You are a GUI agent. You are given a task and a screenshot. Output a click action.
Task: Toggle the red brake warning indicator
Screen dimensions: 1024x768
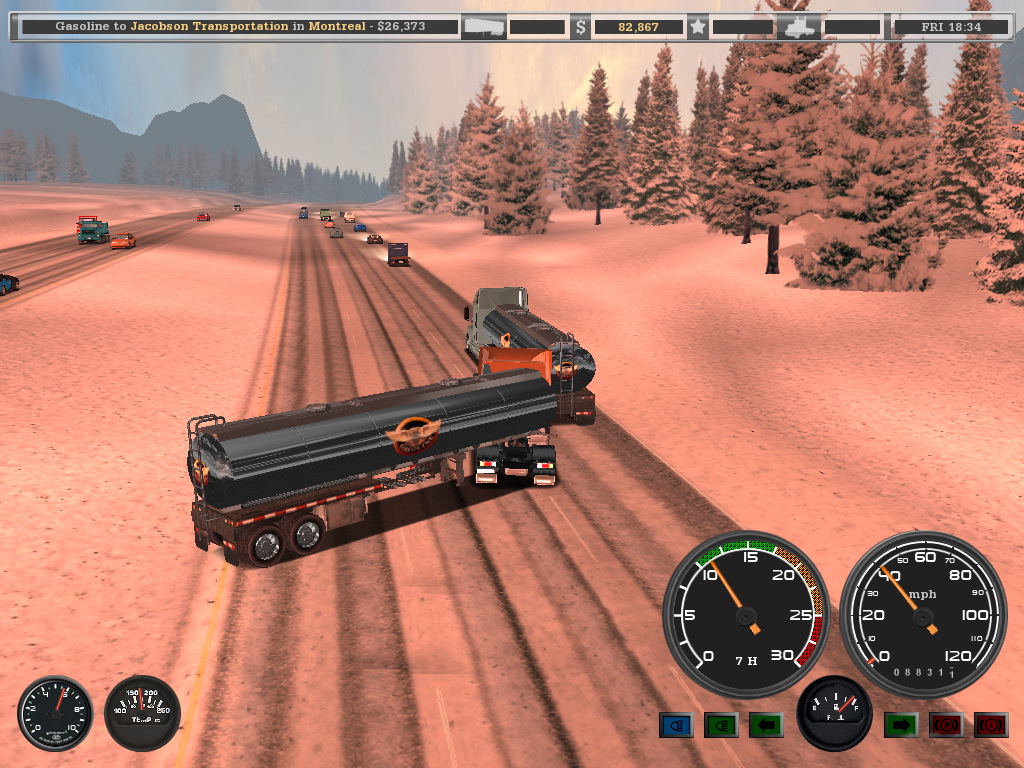pos(991,725)
